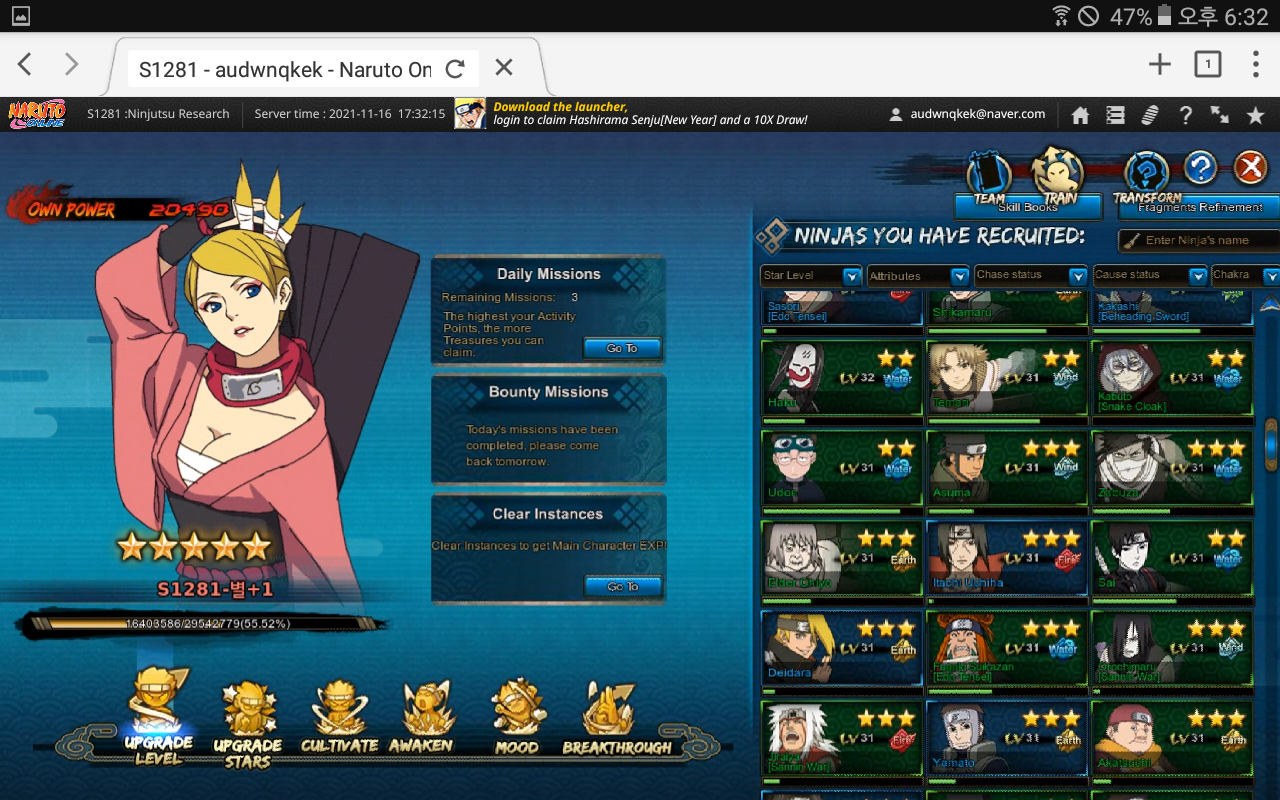
Task: Select the Itachi Uchiha ninja card
Action: tap(1006, 558)
